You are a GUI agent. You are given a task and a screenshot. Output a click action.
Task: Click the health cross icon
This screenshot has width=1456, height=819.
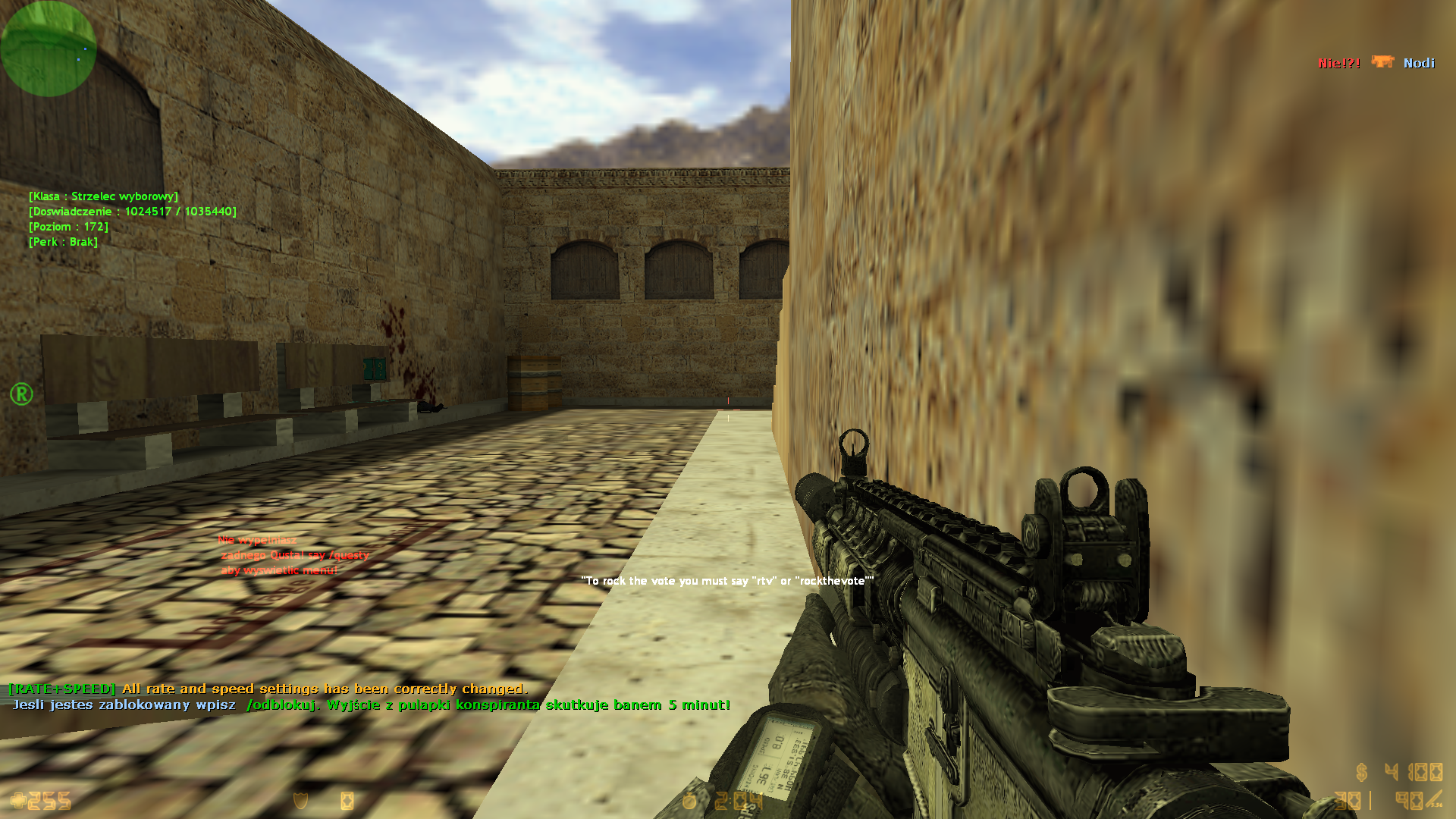point(17,801)
